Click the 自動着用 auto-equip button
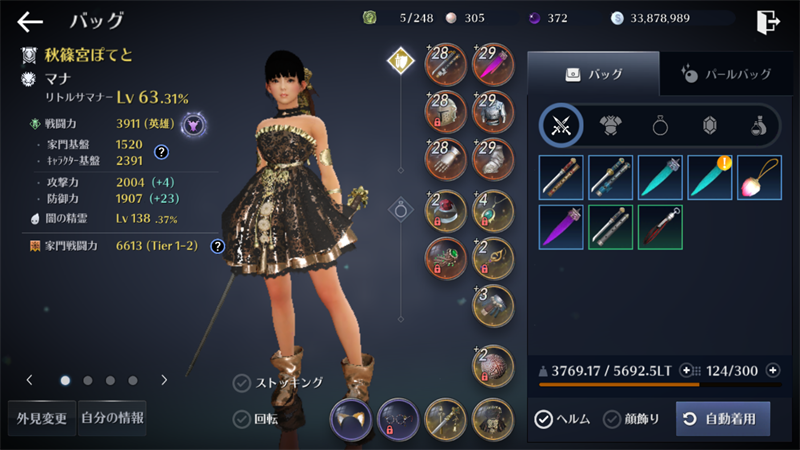This screenshot has height=450, width=800. point(723,419)
